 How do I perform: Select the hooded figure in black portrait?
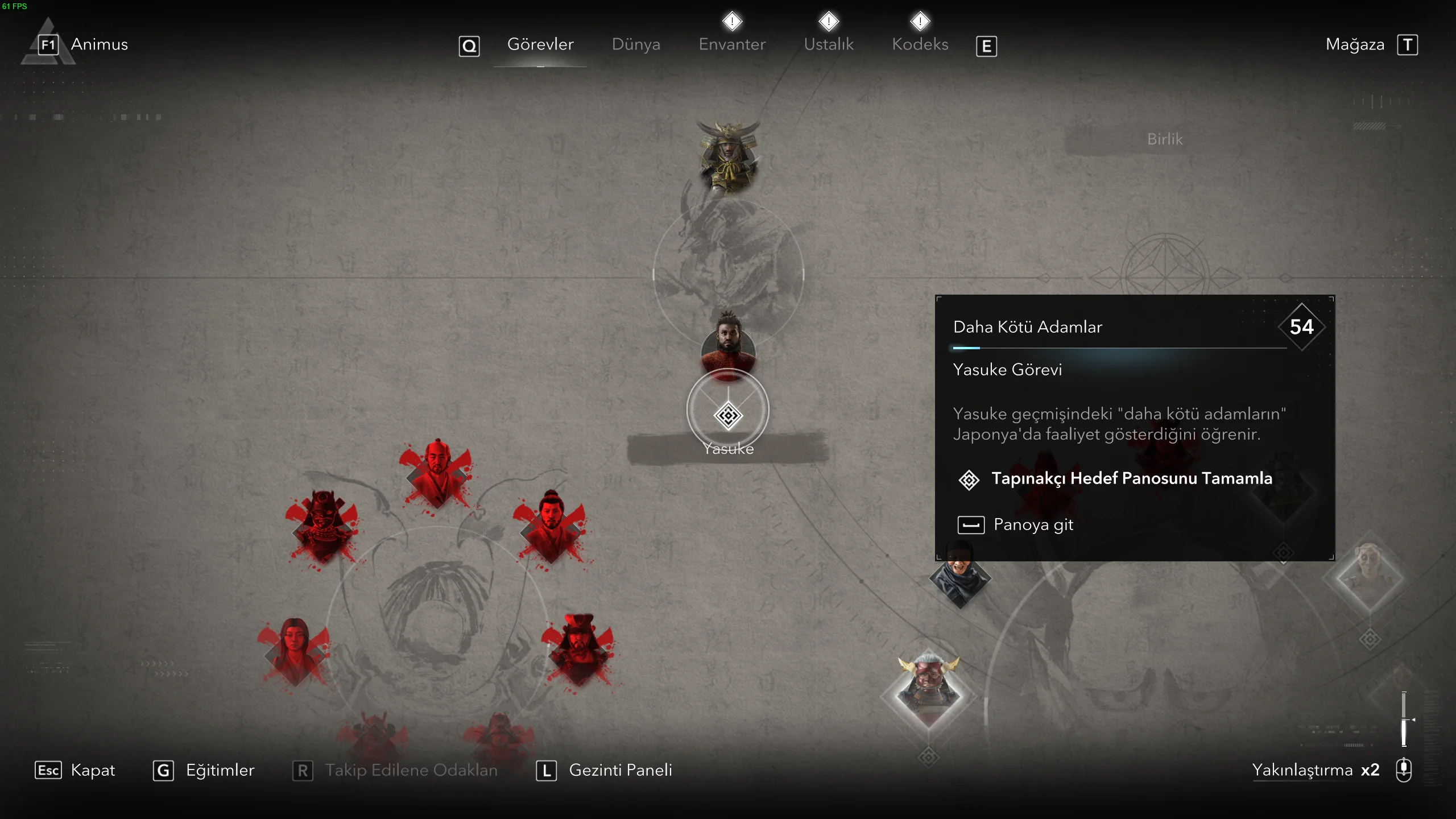pyautogui.click(x=960, y=576)
